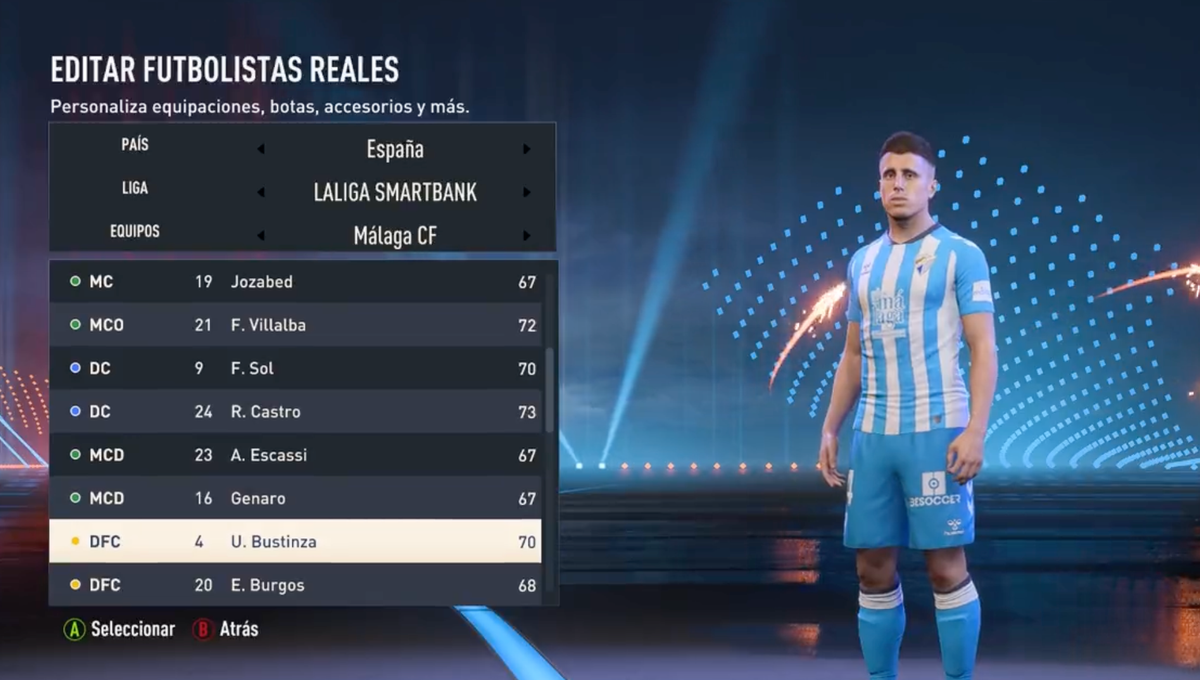Screen dimensions: 1200x680
Task: Show previous team before Málaga CF
Action: point(261,236)
